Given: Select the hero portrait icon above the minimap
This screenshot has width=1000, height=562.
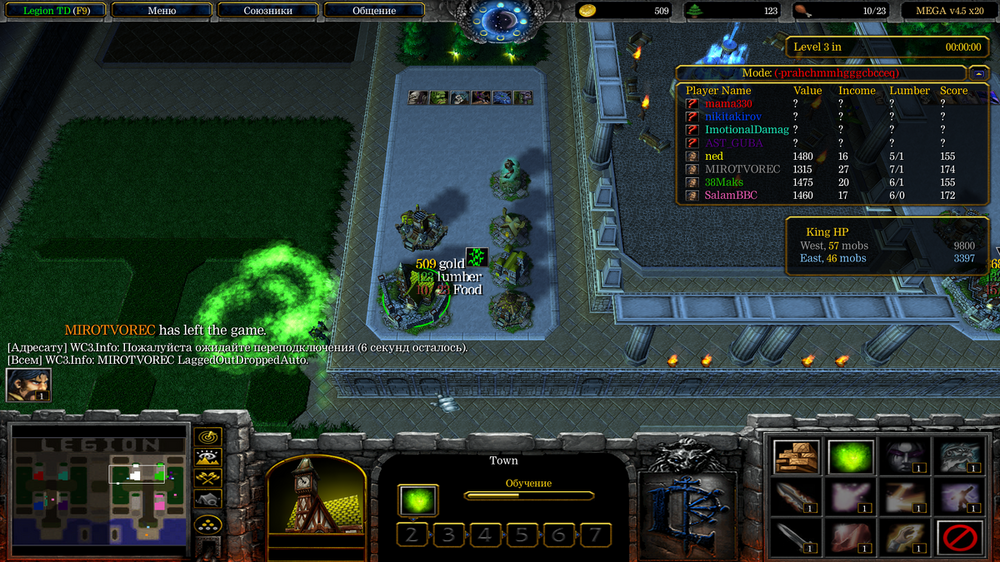Looking at the screenshot, I should pyautogui.click(x=28, y=385).
